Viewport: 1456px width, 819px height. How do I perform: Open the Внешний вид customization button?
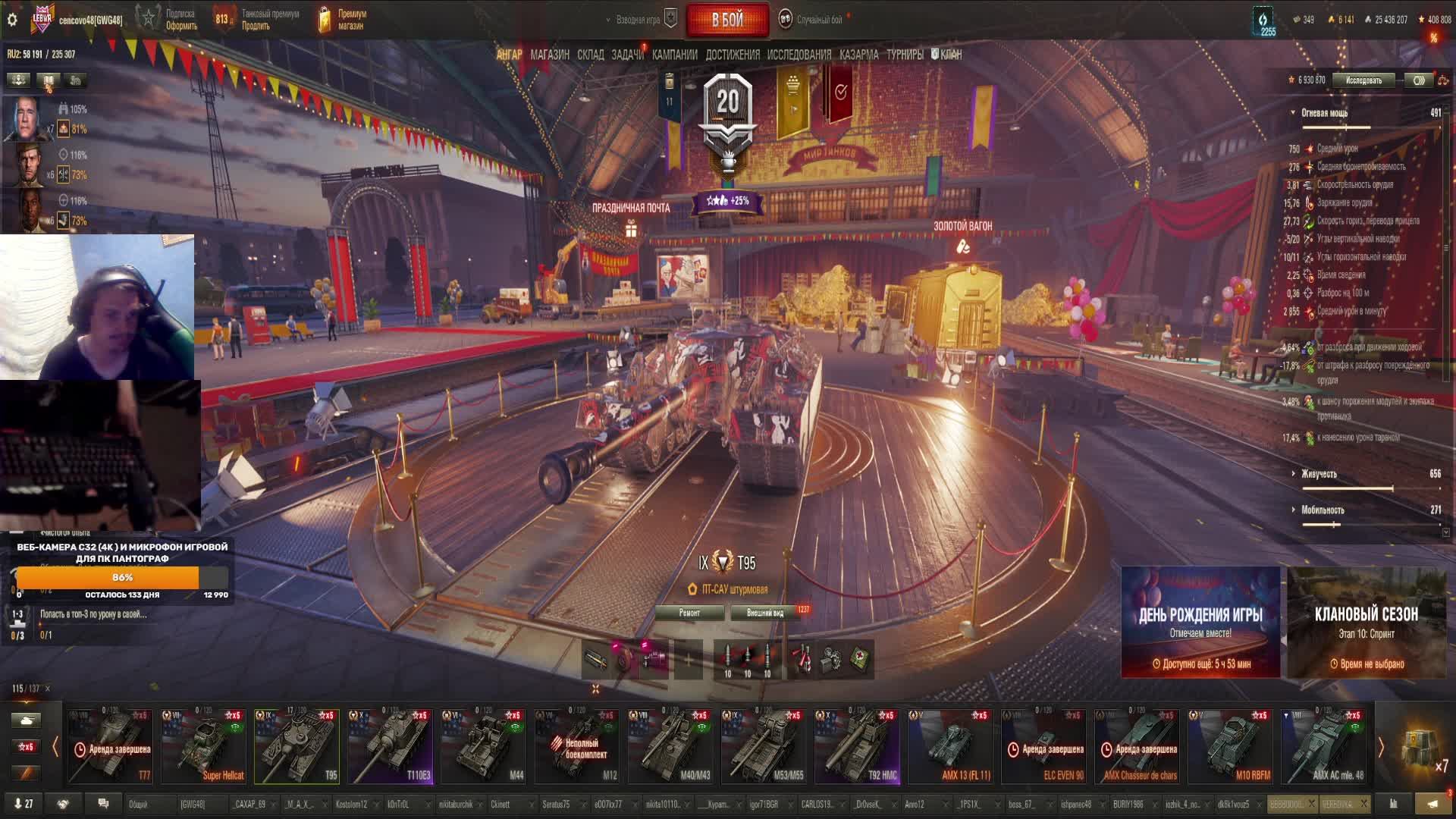click(x=765, y=613)
